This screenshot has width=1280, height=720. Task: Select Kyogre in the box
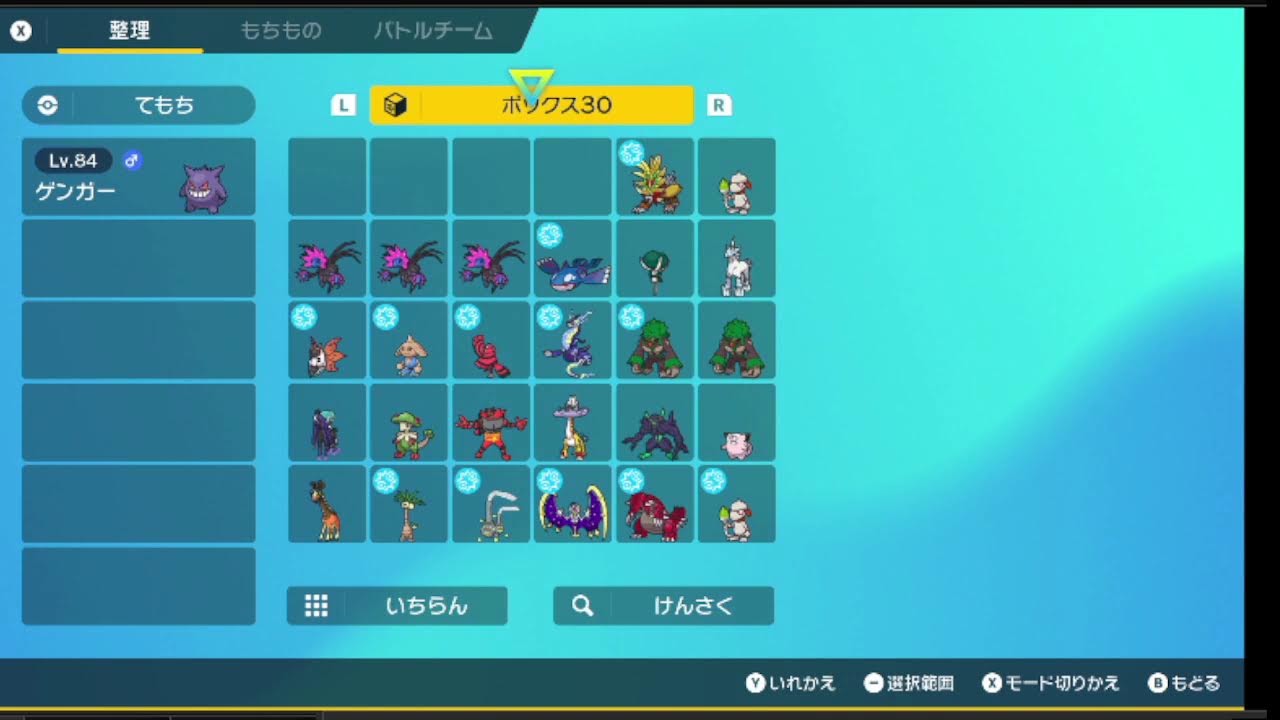pos(572,259)
